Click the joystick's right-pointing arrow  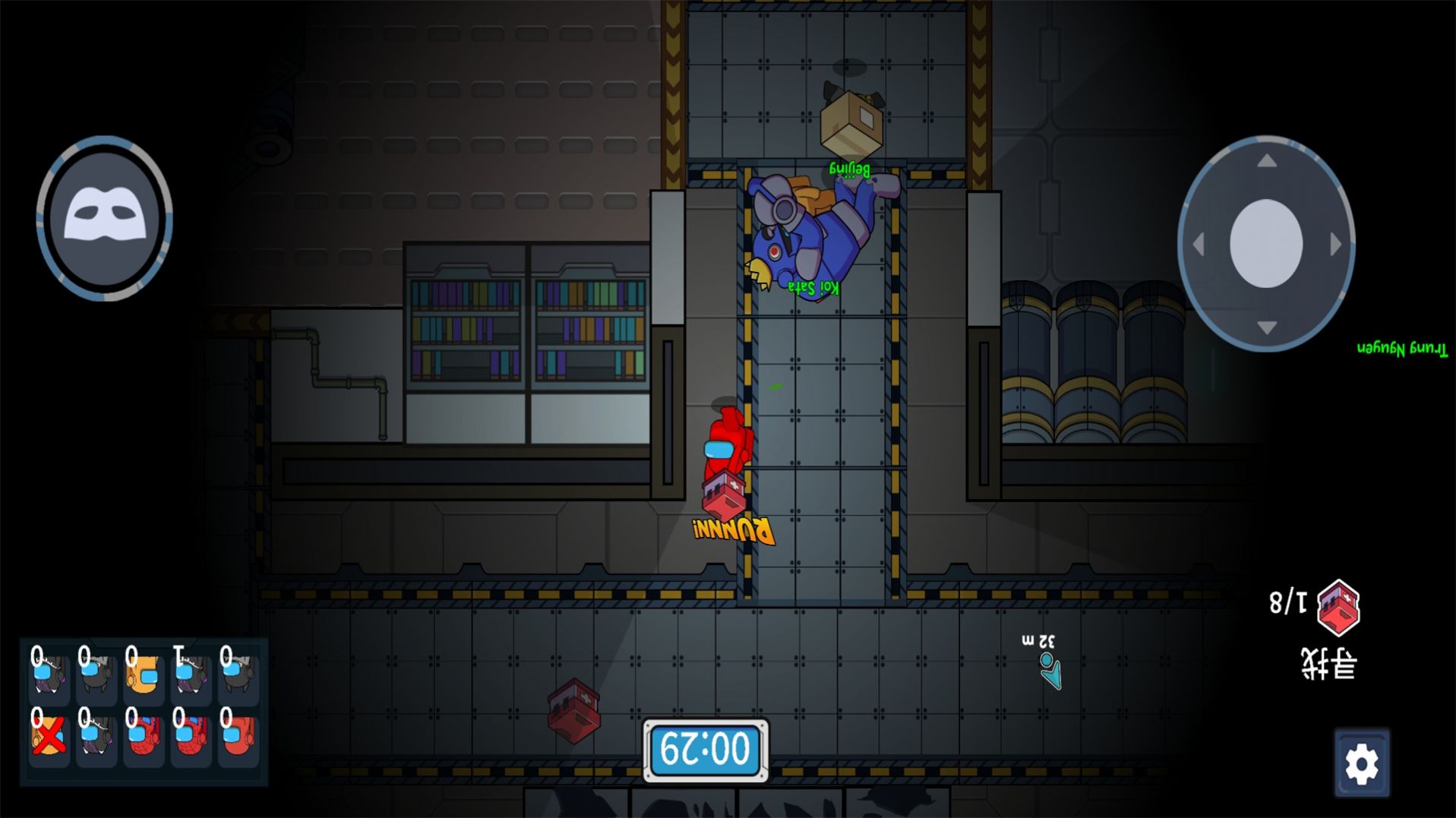click(1335, 245)
